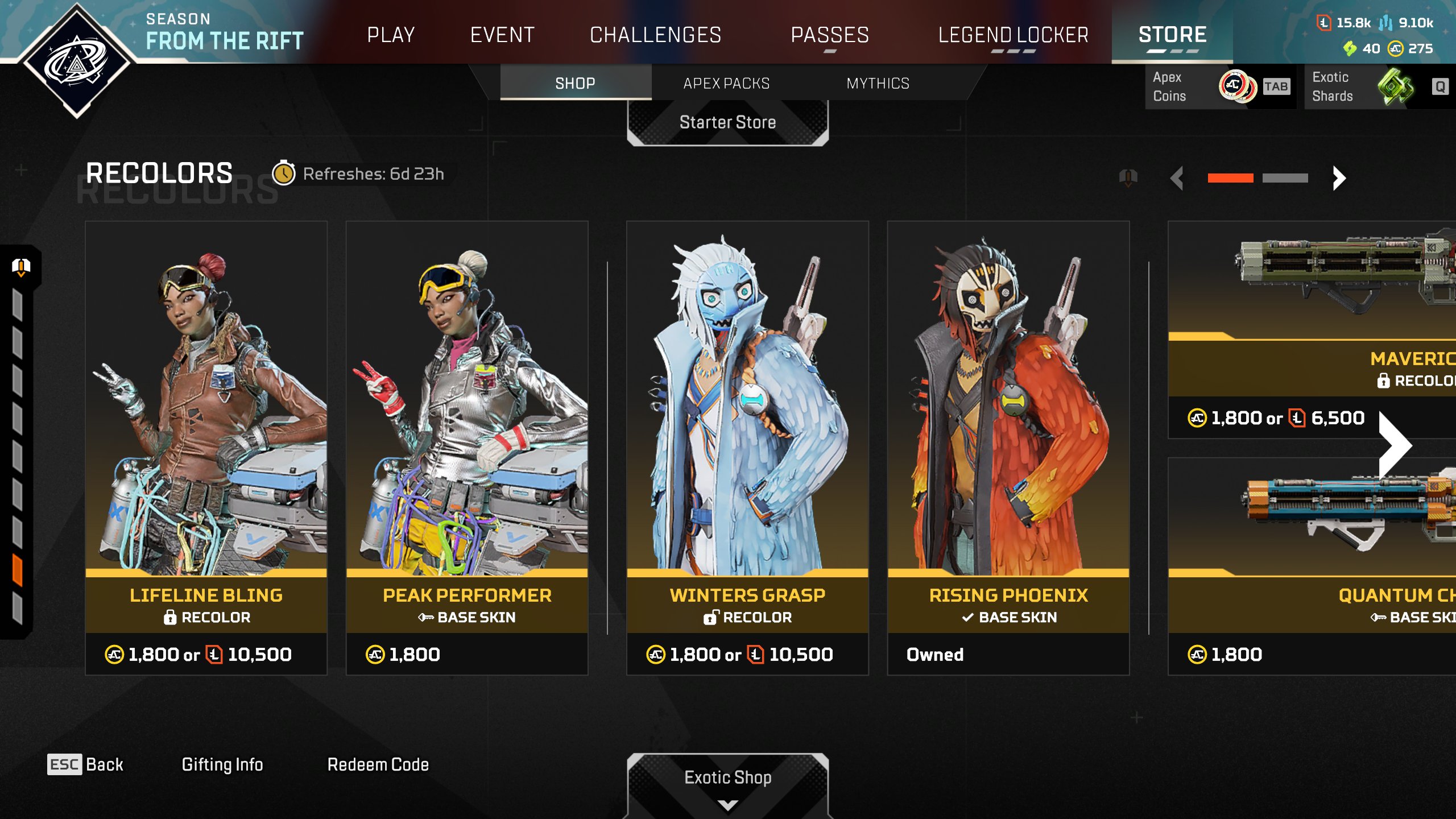The image size is (1456, 819).
Task: Switch to the Event tab
Action: click(x=502, y=35)
